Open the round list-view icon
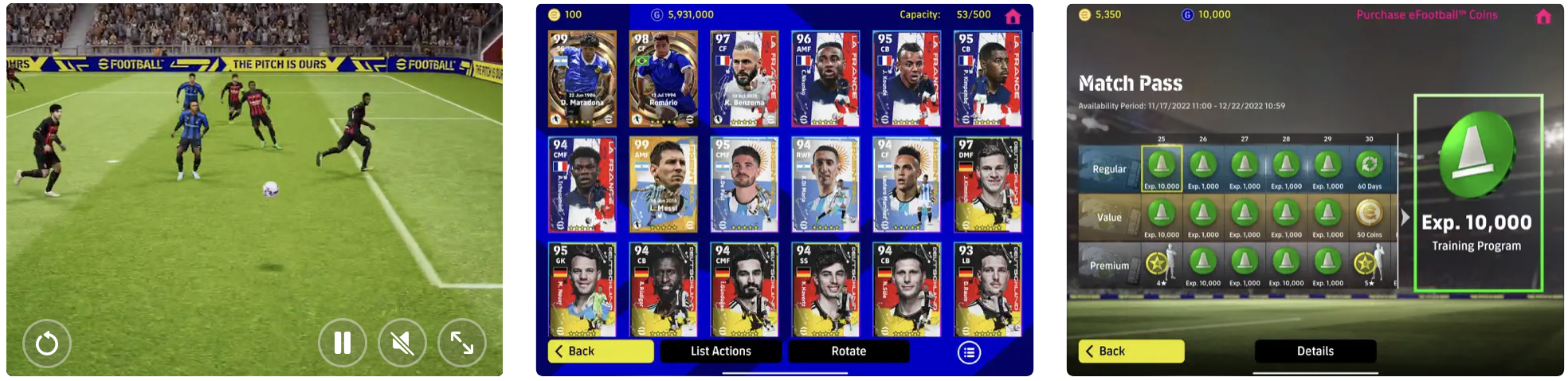This screenshot has width=1568, height=381. tap(969, 352)
